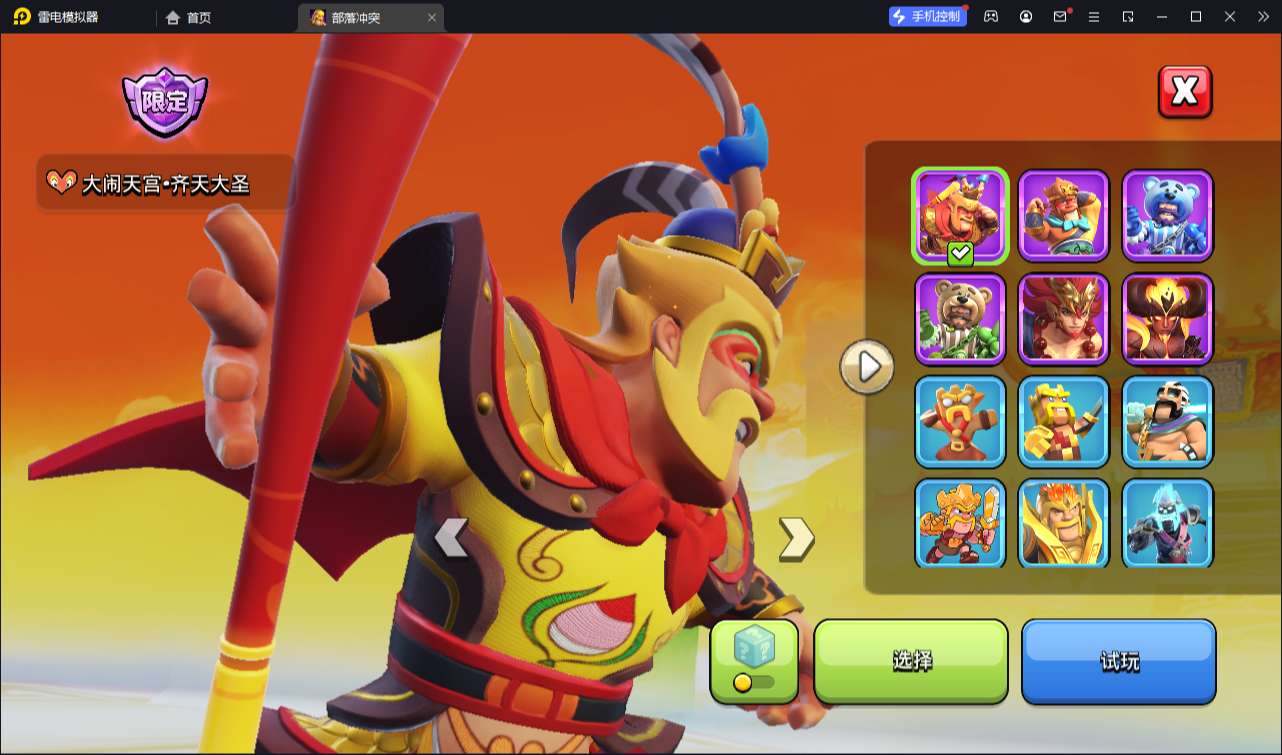Click the round play arrow beside the skin grid

867,367
